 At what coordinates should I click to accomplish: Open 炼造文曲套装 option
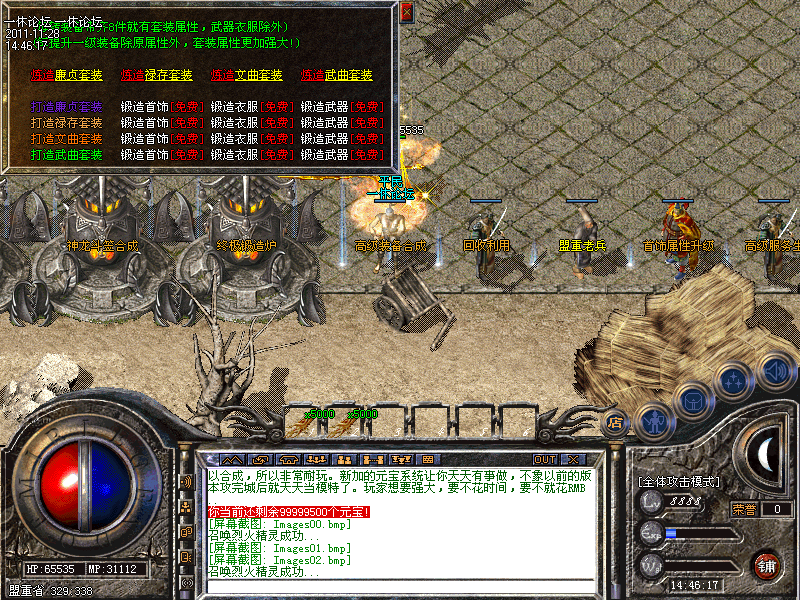point(246,75)
